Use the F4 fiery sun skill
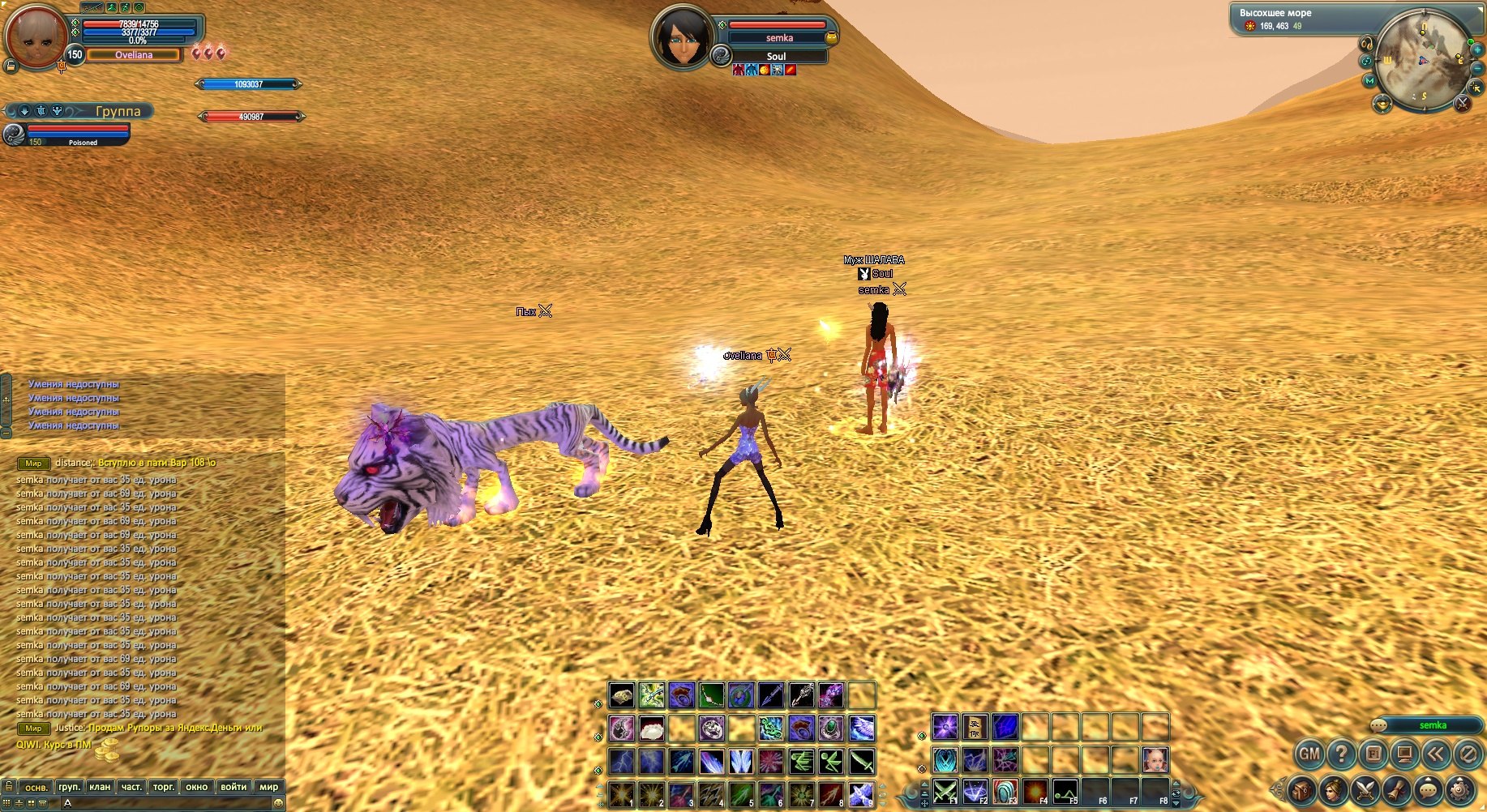 1035,791
